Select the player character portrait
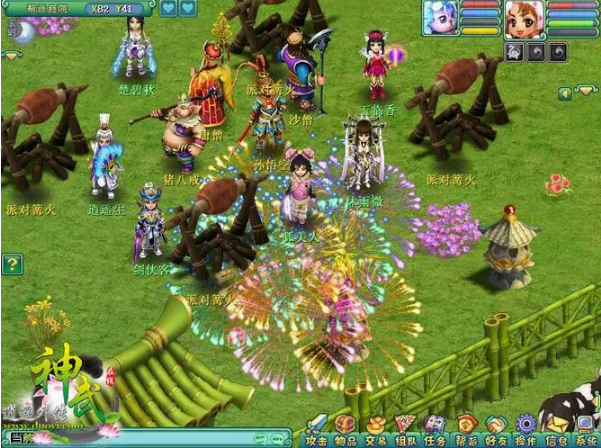 click(524, 17)
